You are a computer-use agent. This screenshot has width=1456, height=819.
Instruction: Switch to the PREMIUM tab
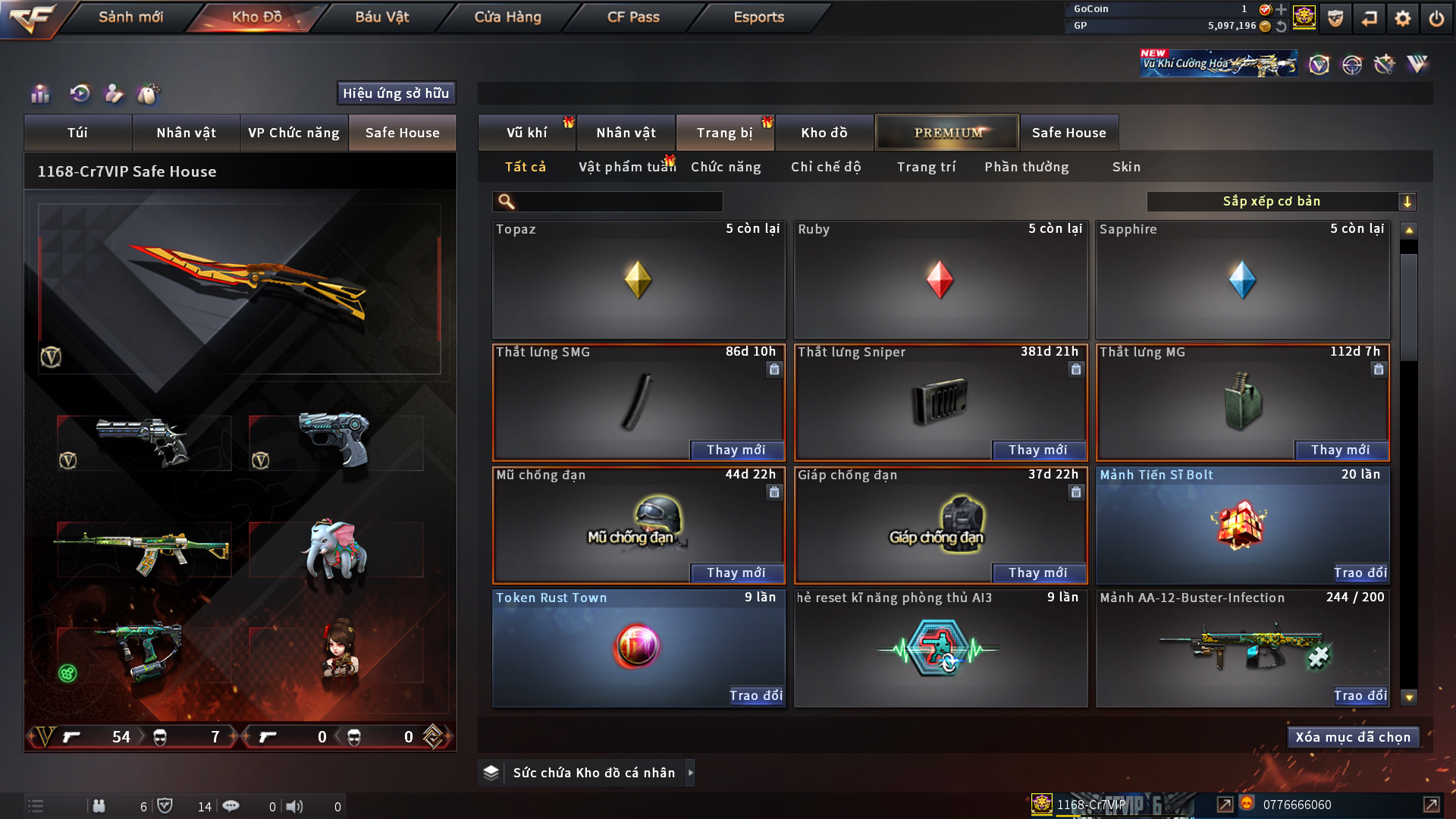tap(947, 133)
